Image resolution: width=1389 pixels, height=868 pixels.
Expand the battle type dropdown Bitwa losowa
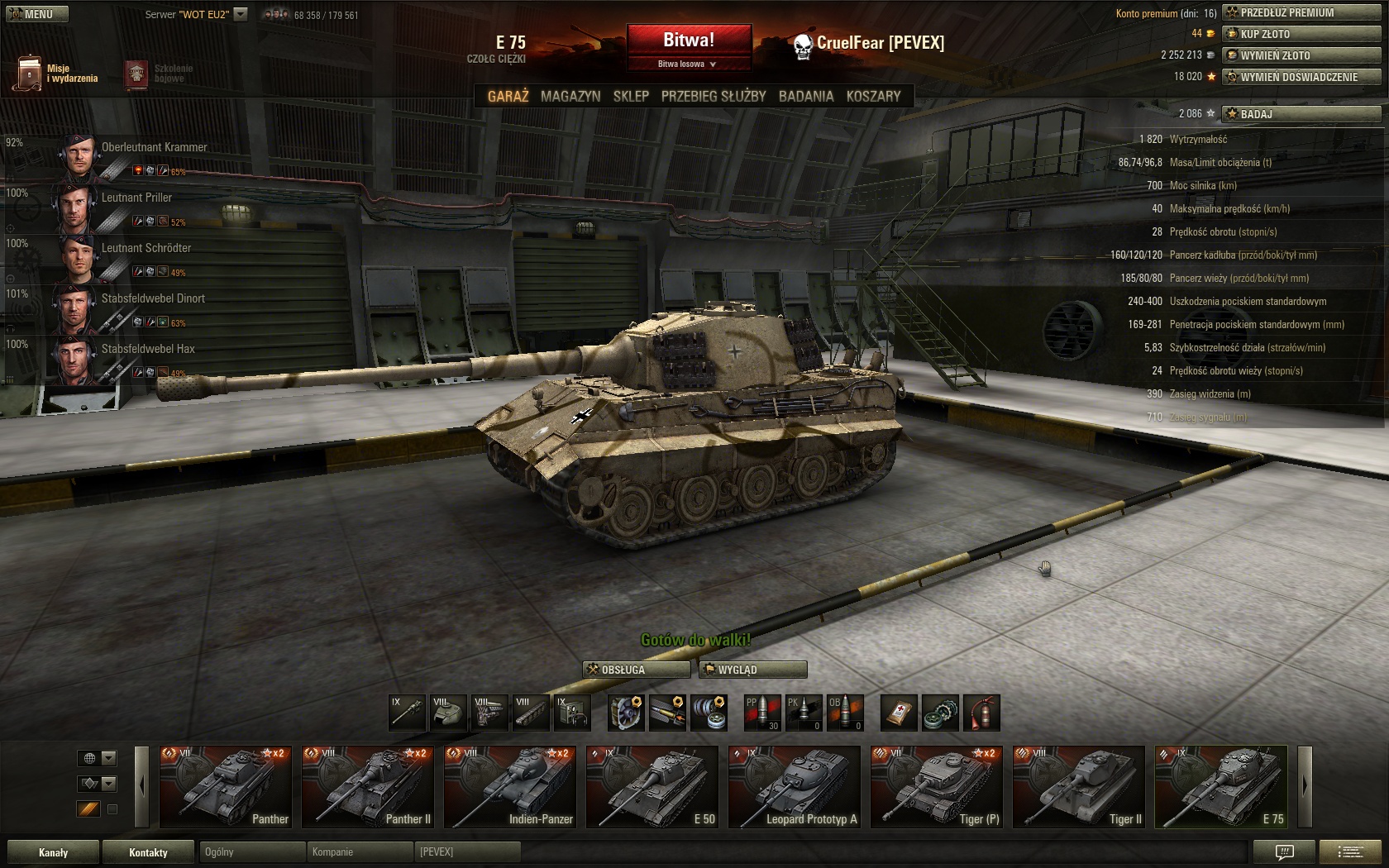tap(688, 64)
